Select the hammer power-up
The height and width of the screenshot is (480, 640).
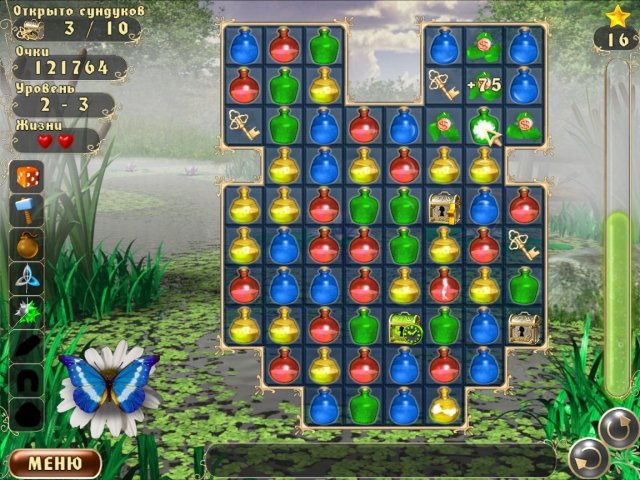coord(27,210)
